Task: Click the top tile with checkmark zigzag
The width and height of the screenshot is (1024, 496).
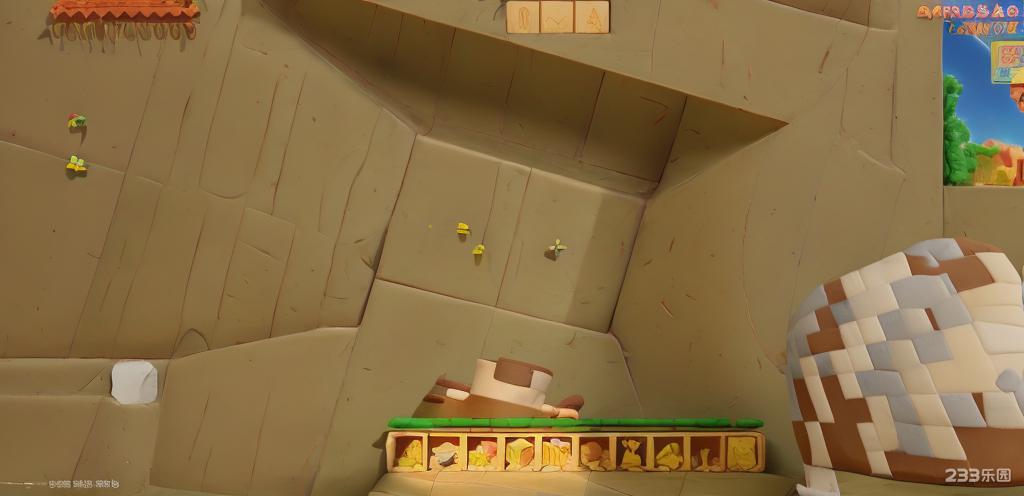Action: pyautogui.click(x=557, y=17)
